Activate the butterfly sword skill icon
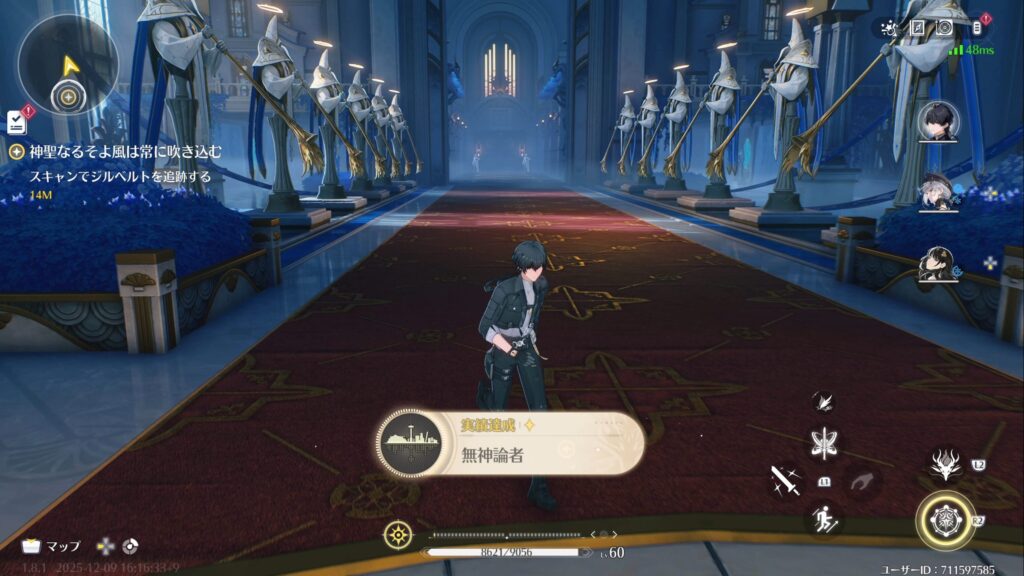1024x576 pixels. (x=825, y=443)
